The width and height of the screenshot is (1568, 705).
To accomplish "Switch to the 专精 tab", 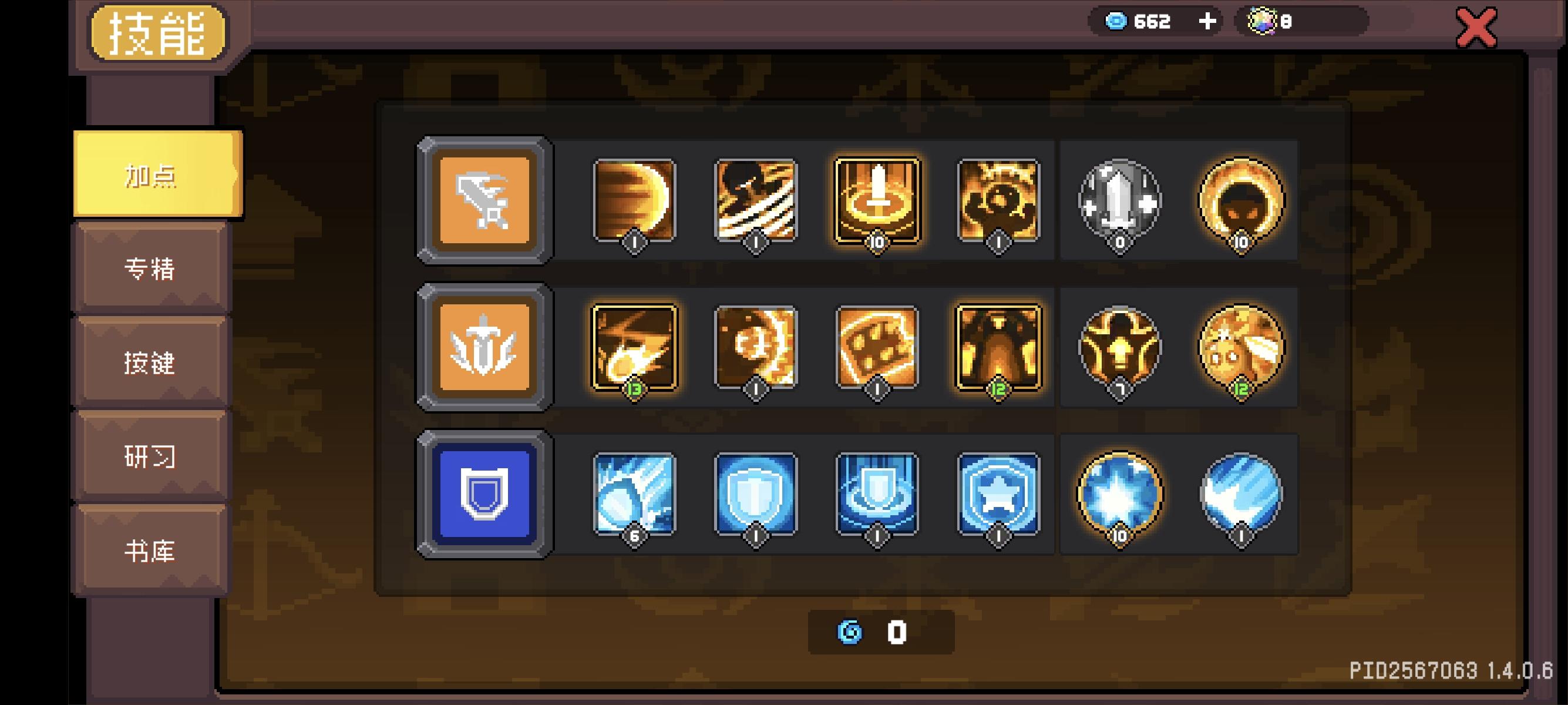I will 150,270.
